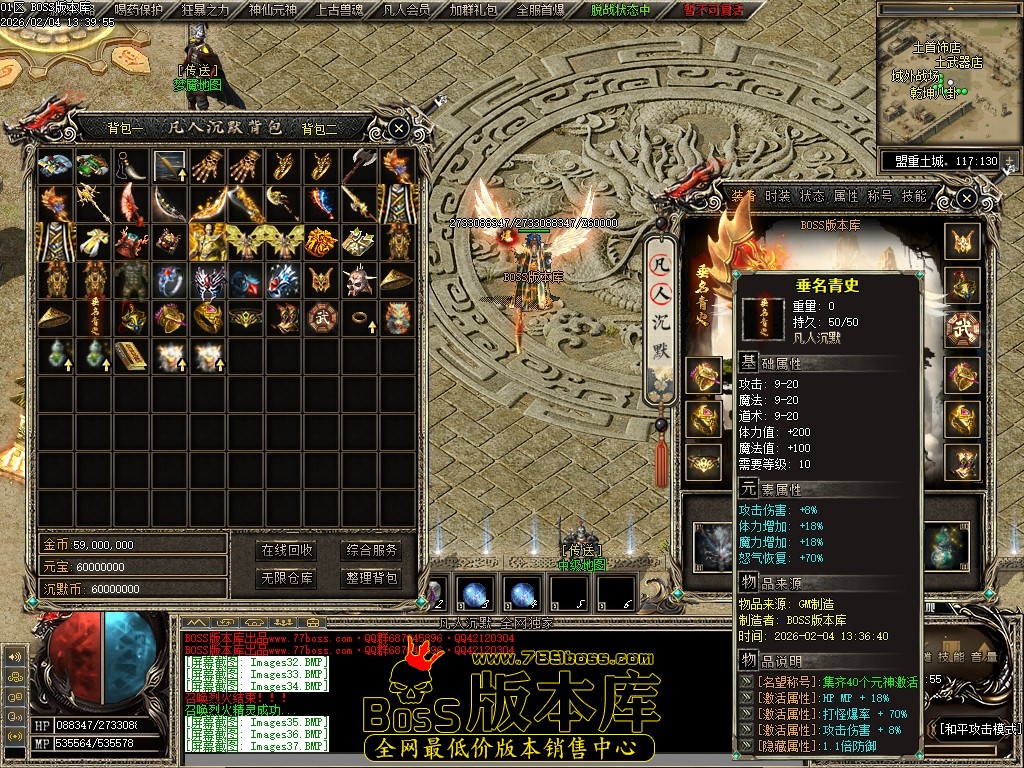Switch to the 背包二 bag tab
The image size is (1024, 768).
pyautogui.click(x=320, y=128)
